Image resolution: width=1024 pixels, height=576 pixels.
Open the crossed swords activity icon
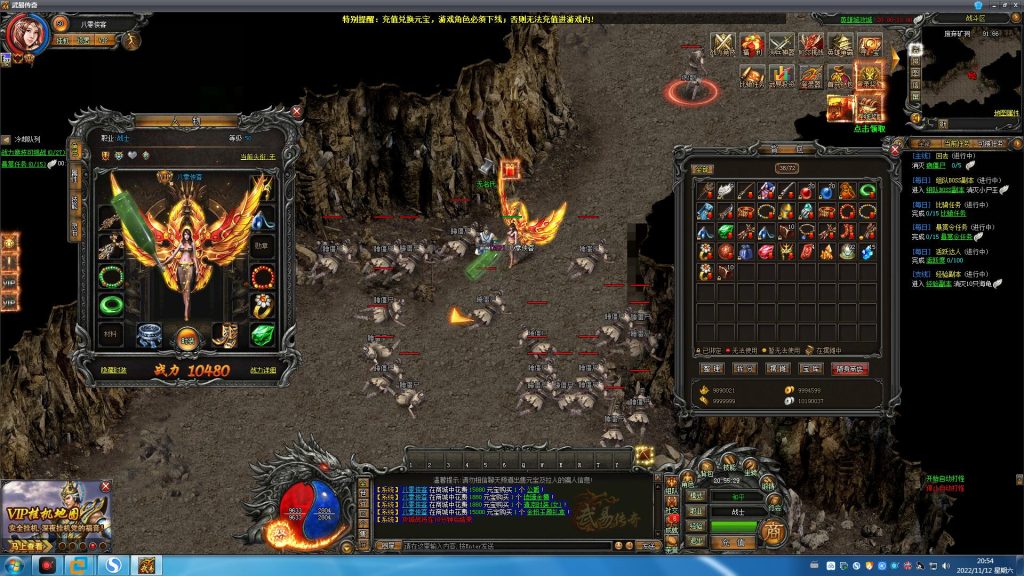722,45
